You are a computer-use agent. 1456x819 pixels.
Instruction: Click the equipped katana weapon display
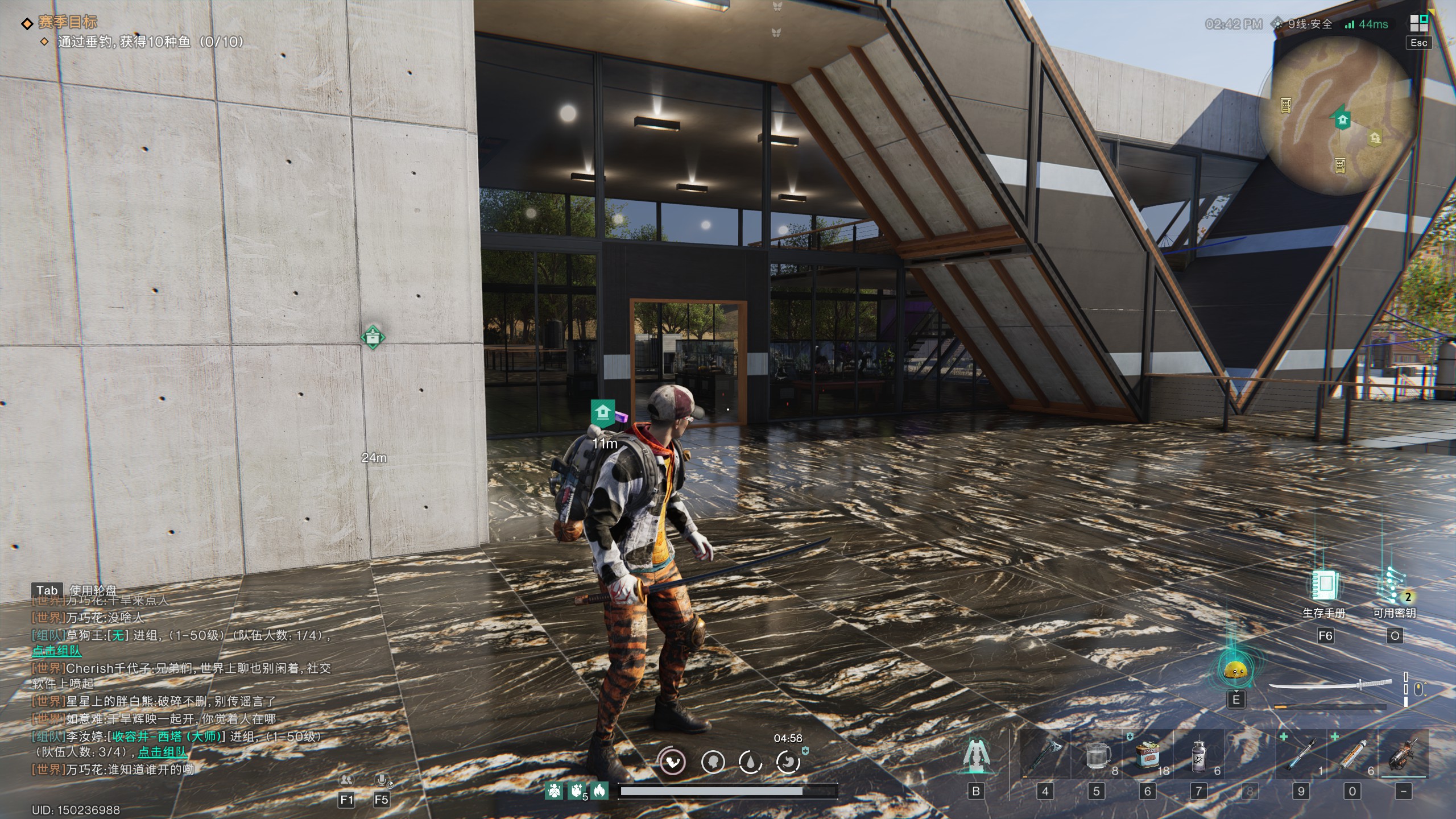pos(1330,686)
